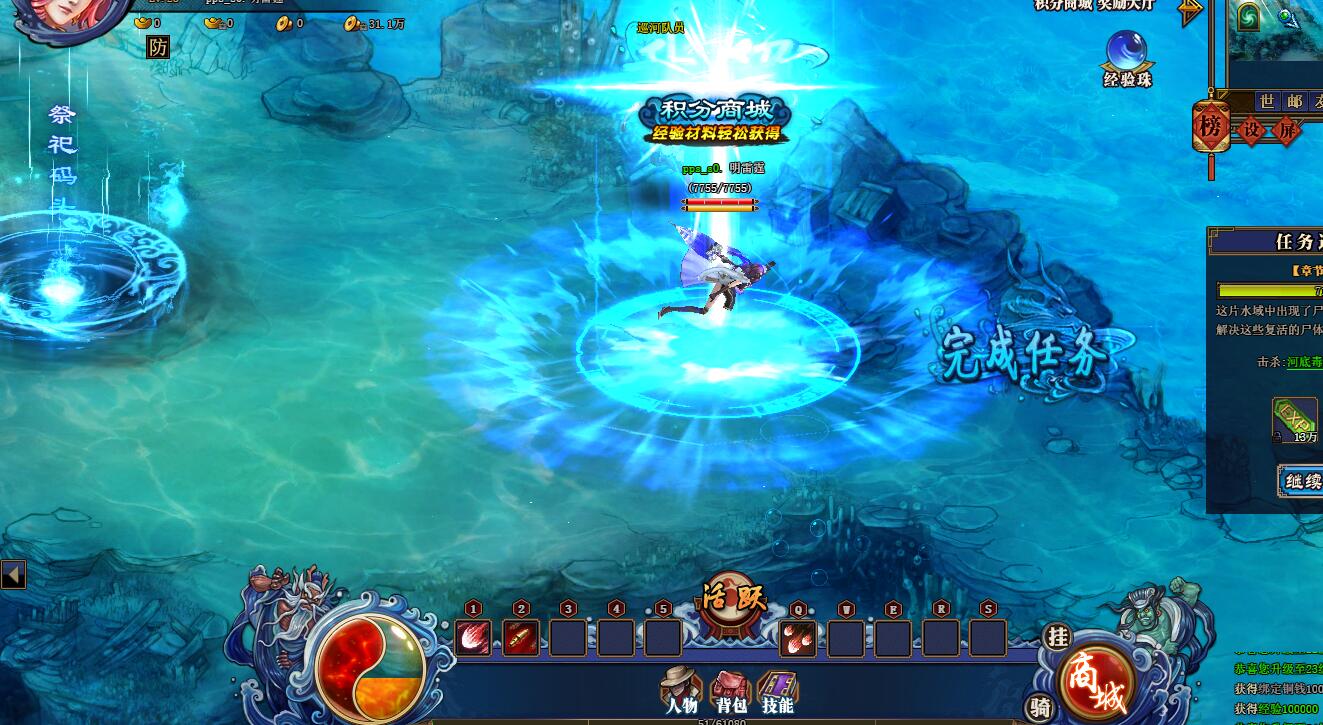This screenshot has width=1323, height=725.
Task: Click the 骑 mount button
Action: (1040, 707)
